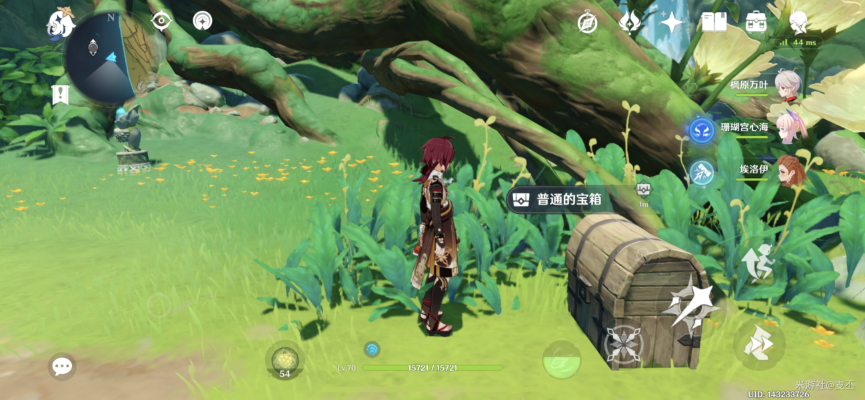This screenshot has width=865, height=400.
Task: Open the backpack inventory
Action: coord(756,21)
